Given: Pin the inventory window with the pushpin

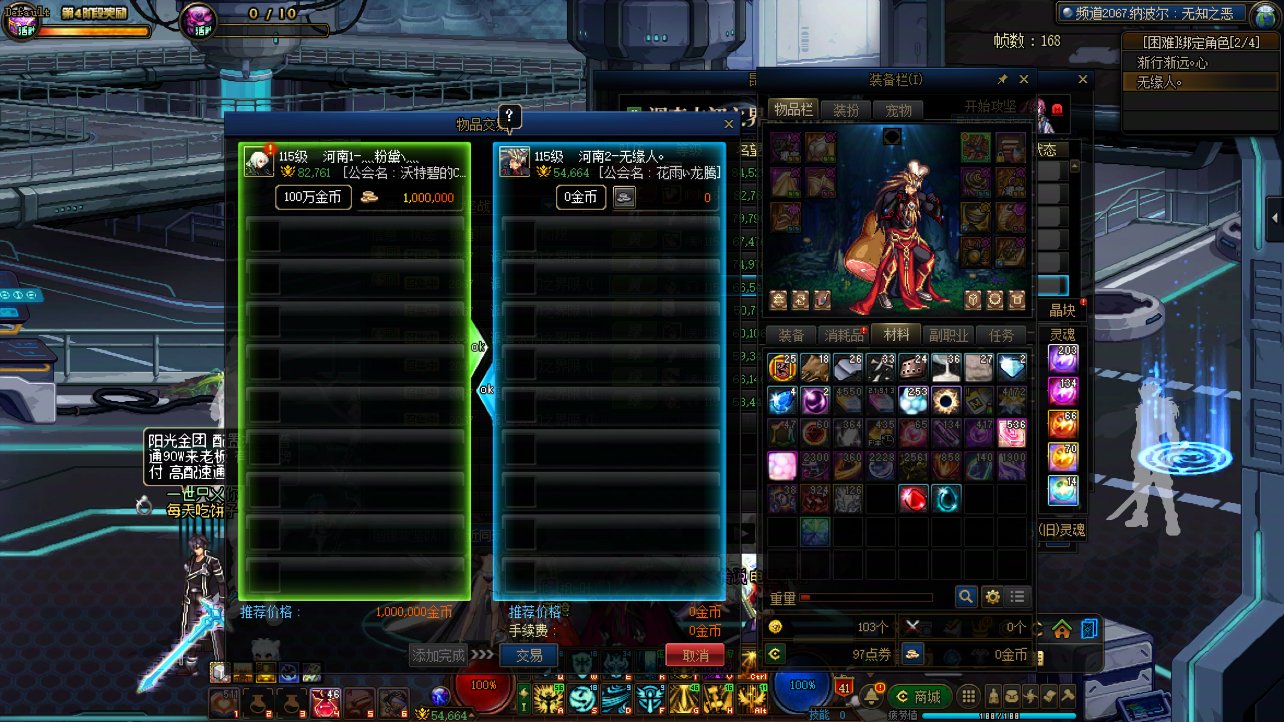Looking at the screenshot, I should (x=1002, y=79).
